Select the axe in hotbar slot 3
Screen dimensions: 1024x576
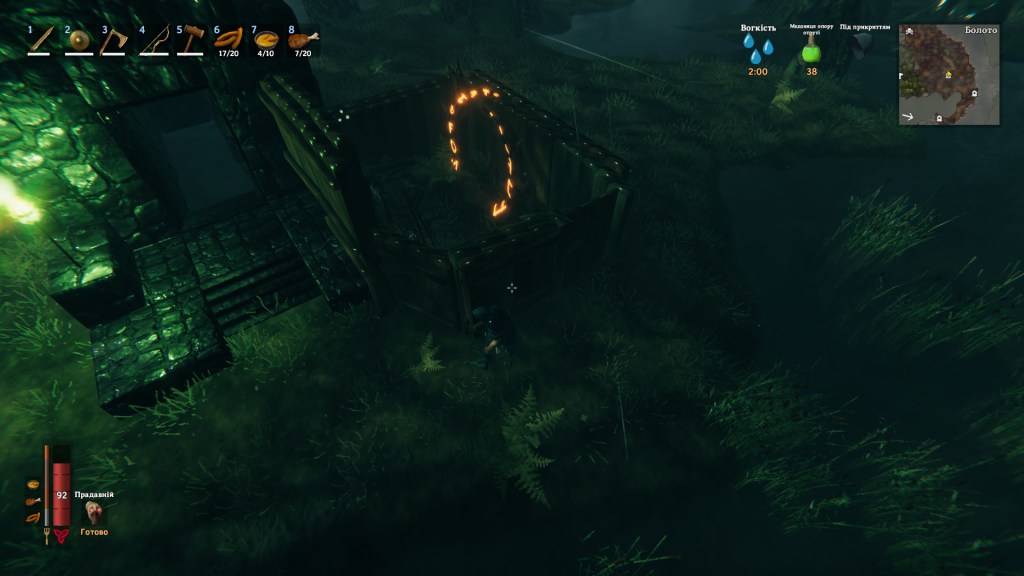click(x=115, y=41)
